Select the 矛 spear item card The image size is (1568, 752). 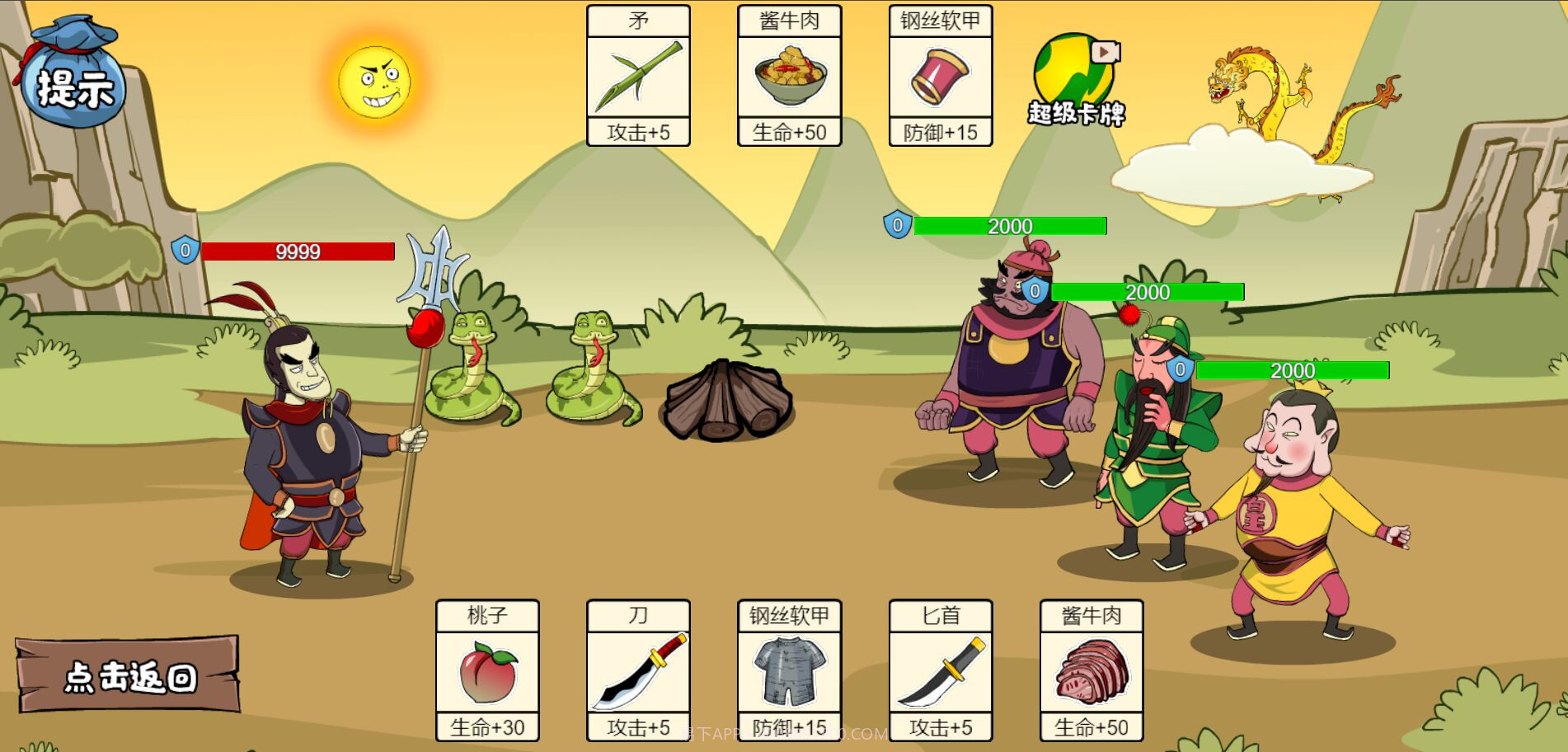coord(638,76)
